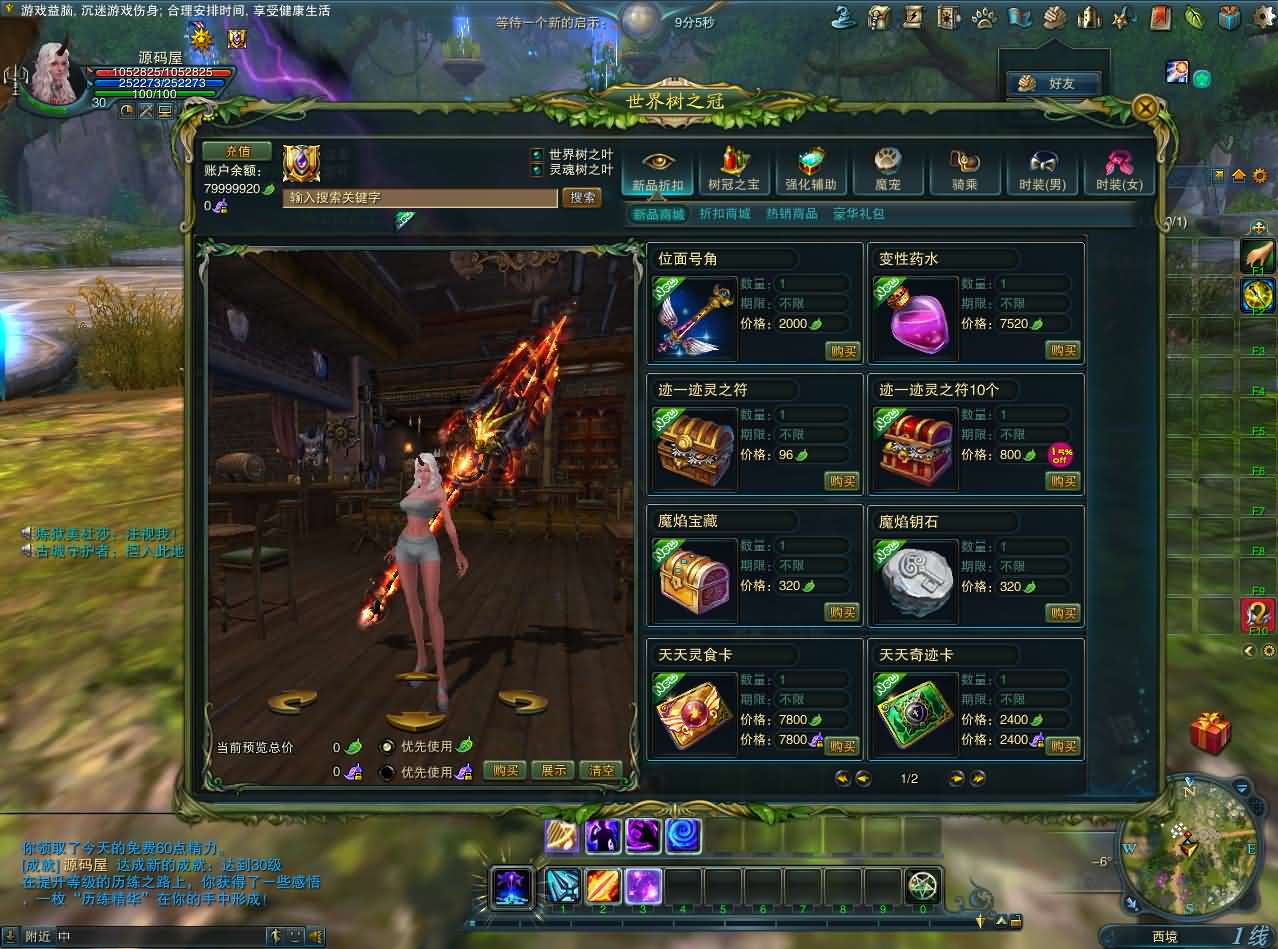Image resolution: width=1278 pixels, height=949 pixels.
Task: Buy the 变性药水 potion
Action: (1063, 350)
